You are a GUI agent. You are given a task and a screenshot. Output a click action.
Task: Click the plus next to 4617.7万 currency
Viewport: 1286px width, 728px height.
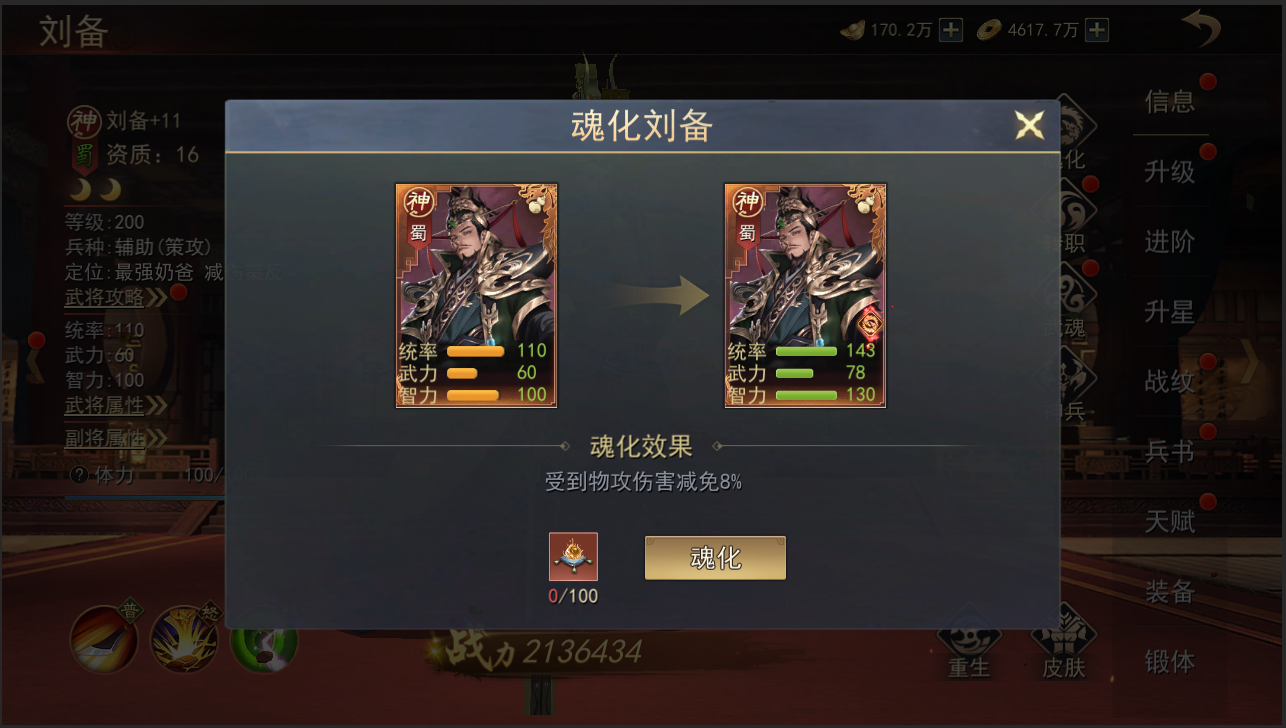(1096, 30)
